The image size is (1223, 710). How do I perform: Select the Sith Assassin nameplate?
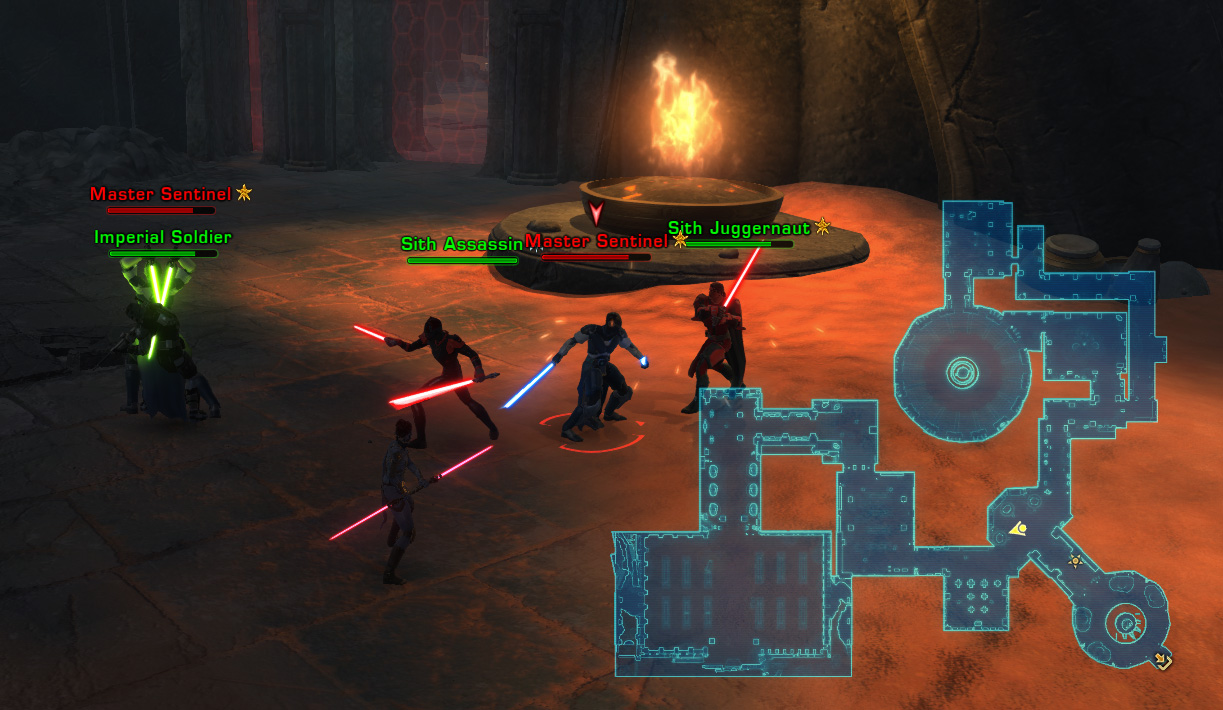tap(461, 244)
